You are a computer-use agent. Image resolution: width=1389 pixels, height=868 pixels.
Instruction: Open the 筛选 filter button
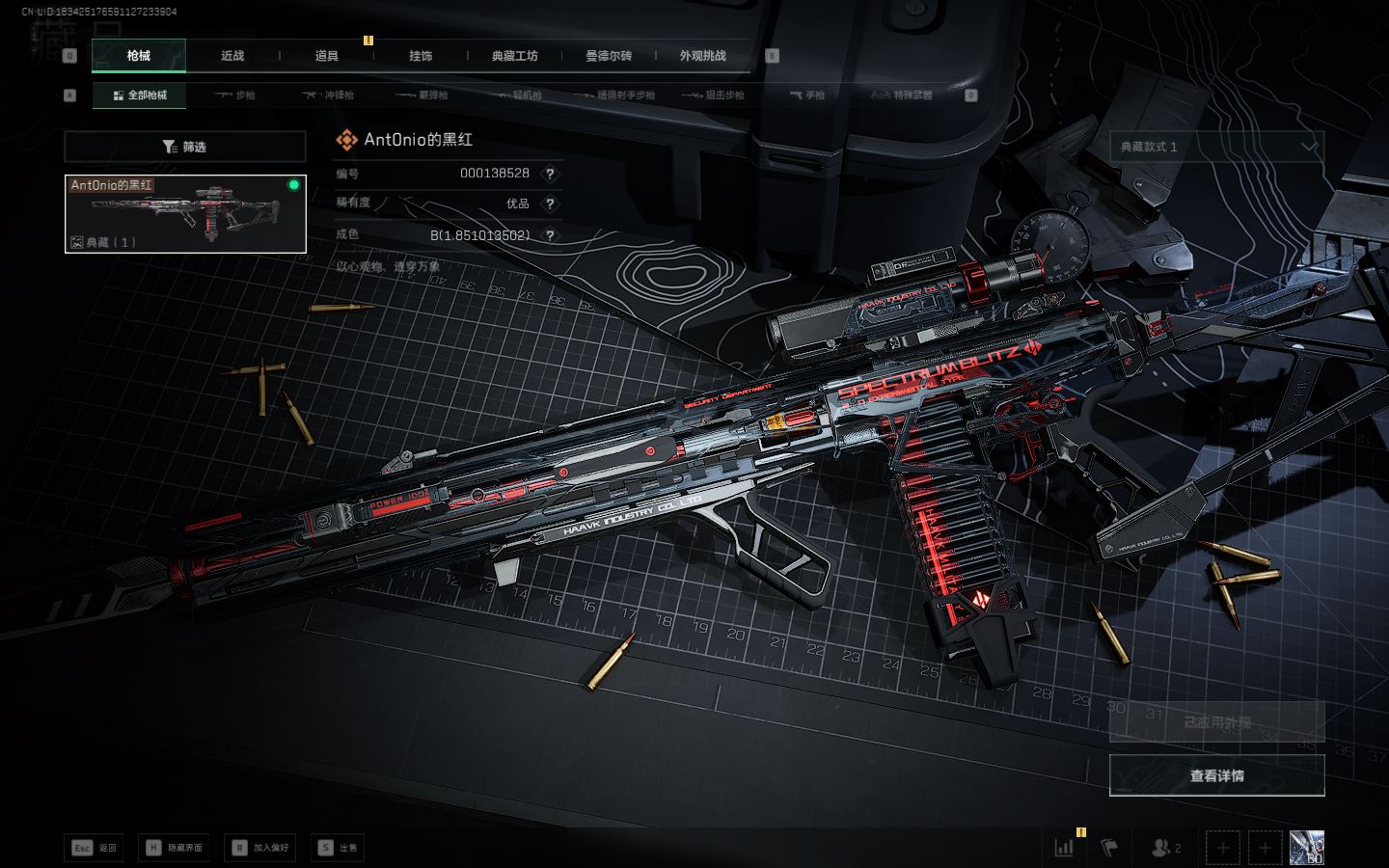pyautogui.click(x=185, y=147)
